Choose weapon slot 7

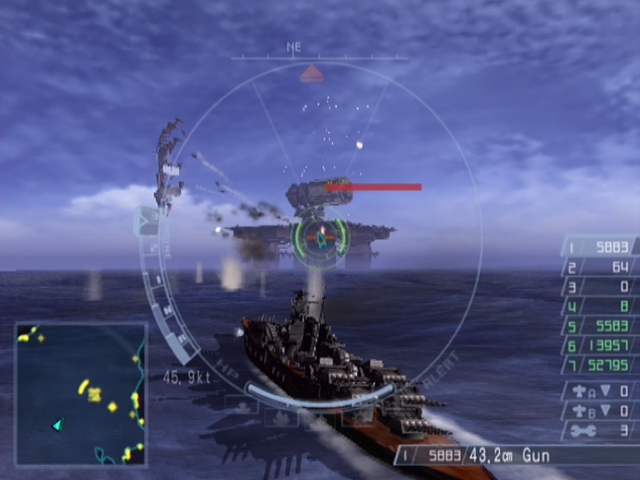[x=600, y=365]
